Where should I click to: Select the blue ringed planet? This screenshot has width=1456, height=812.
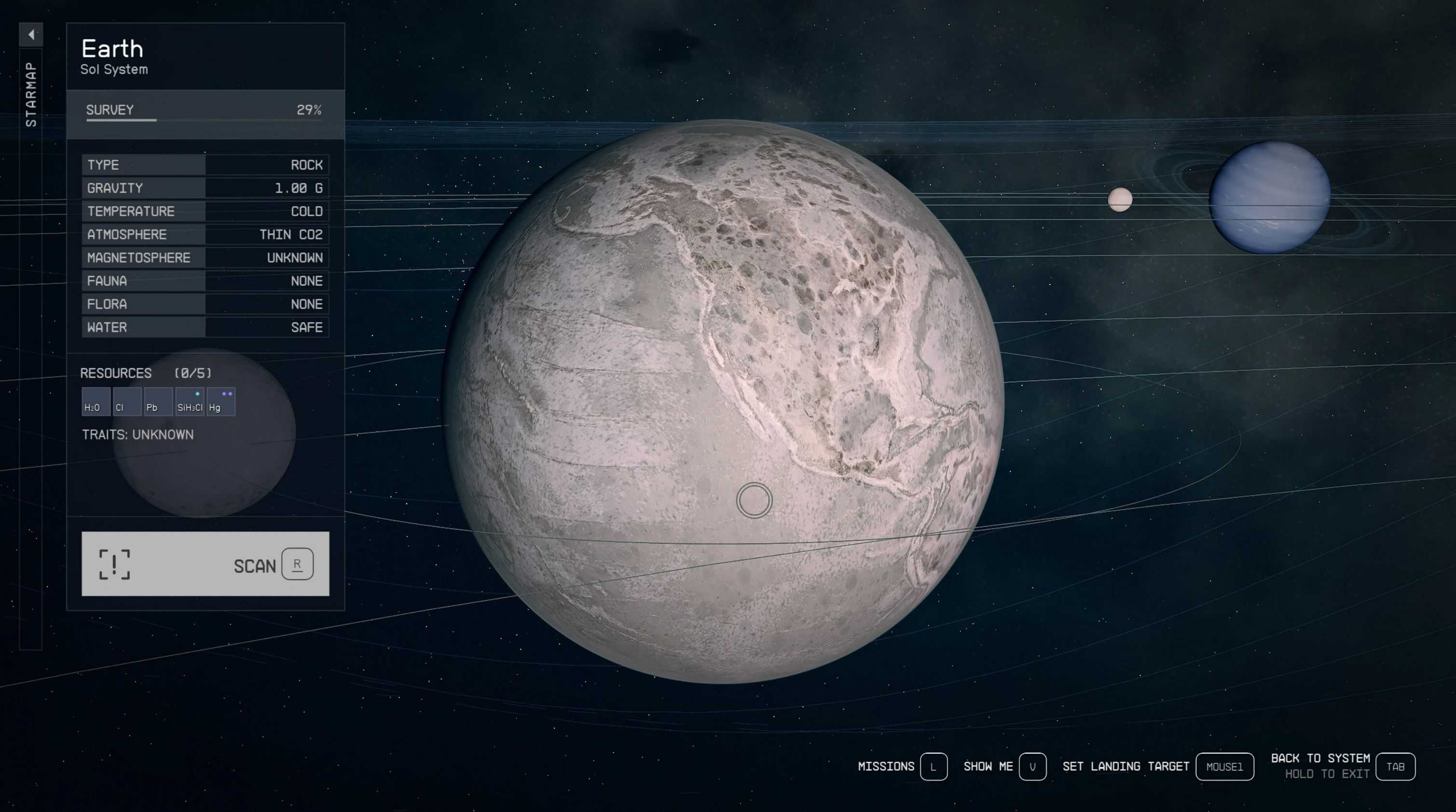point(1269,197)
